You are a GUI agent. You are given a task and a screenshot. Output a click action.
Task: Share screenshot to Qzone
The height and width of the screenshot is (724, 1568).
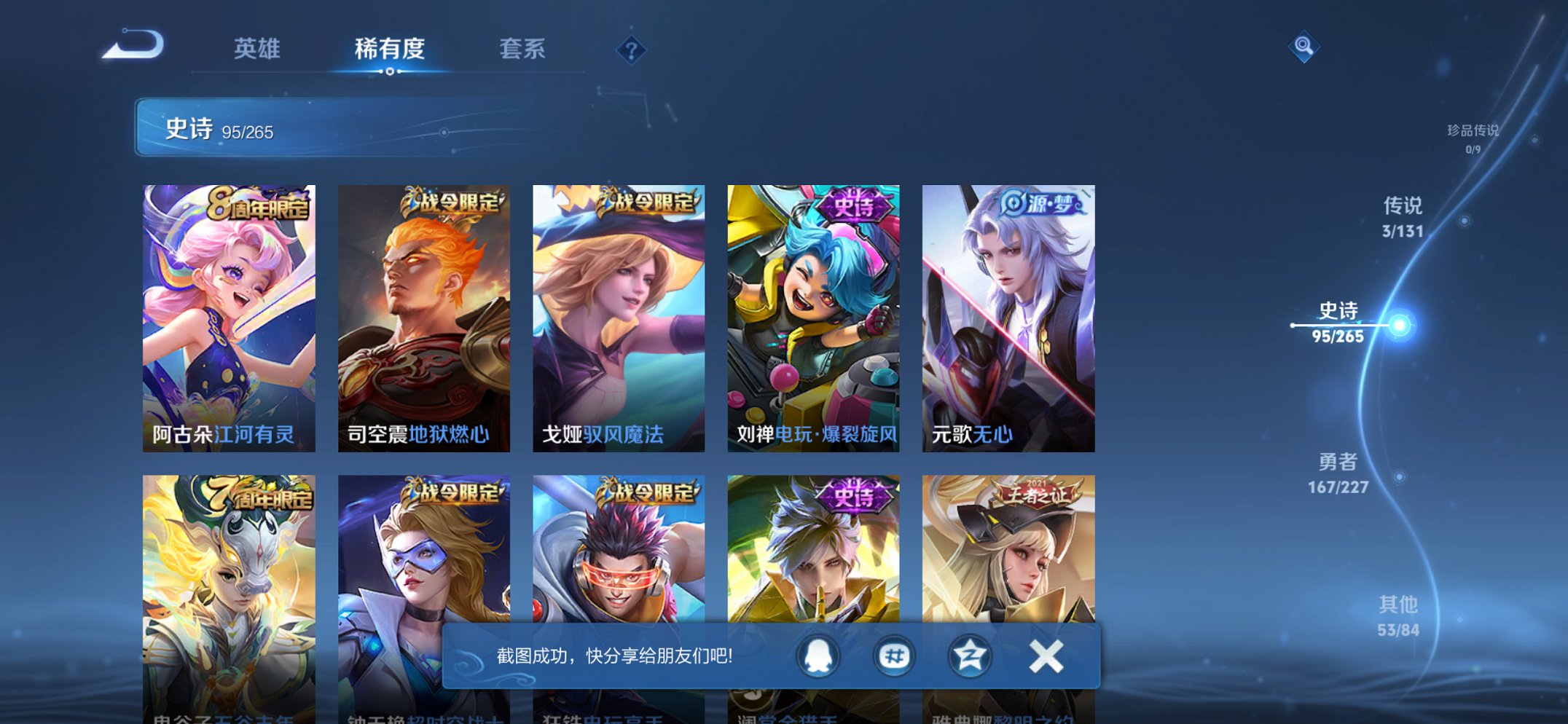pos(968,655)
